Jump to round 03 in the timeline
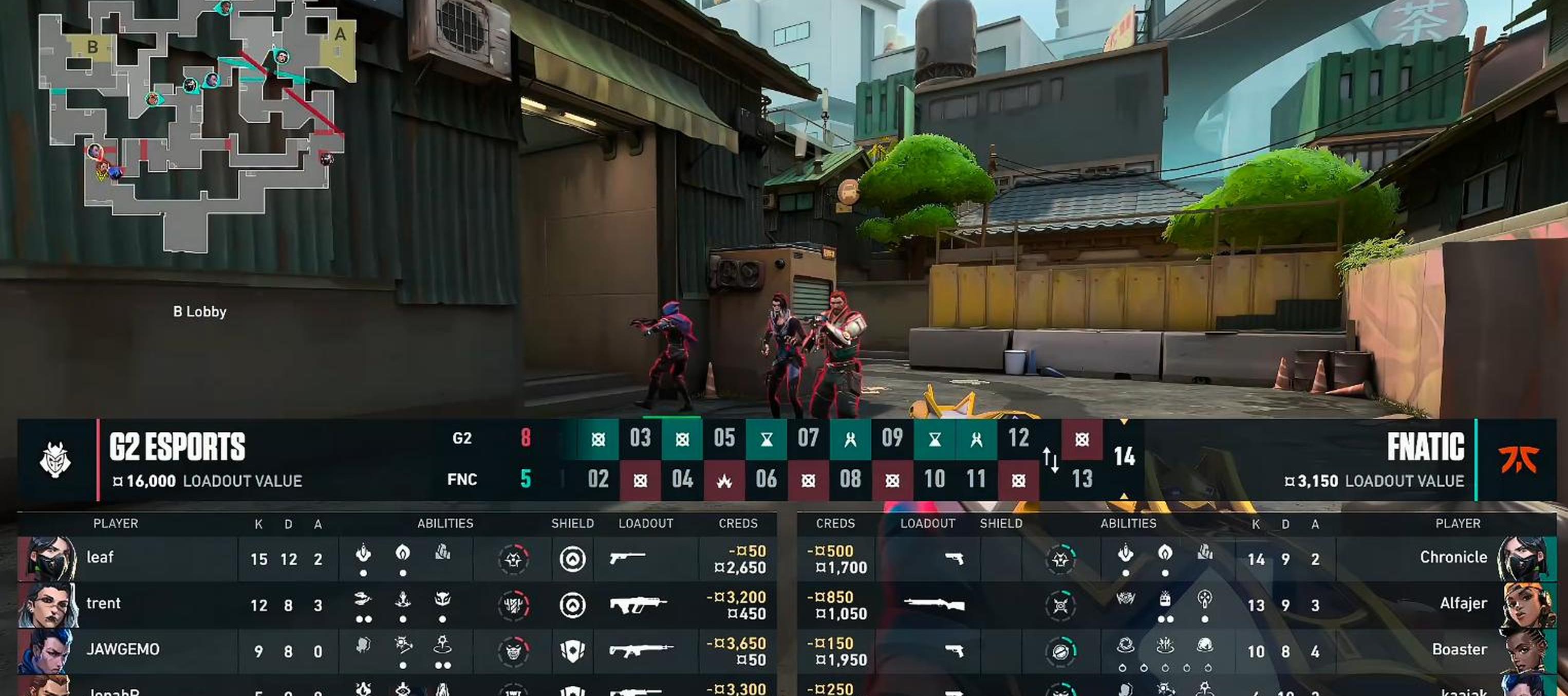The width and height of the screenshot is (1568, 696). click(640, 438)
